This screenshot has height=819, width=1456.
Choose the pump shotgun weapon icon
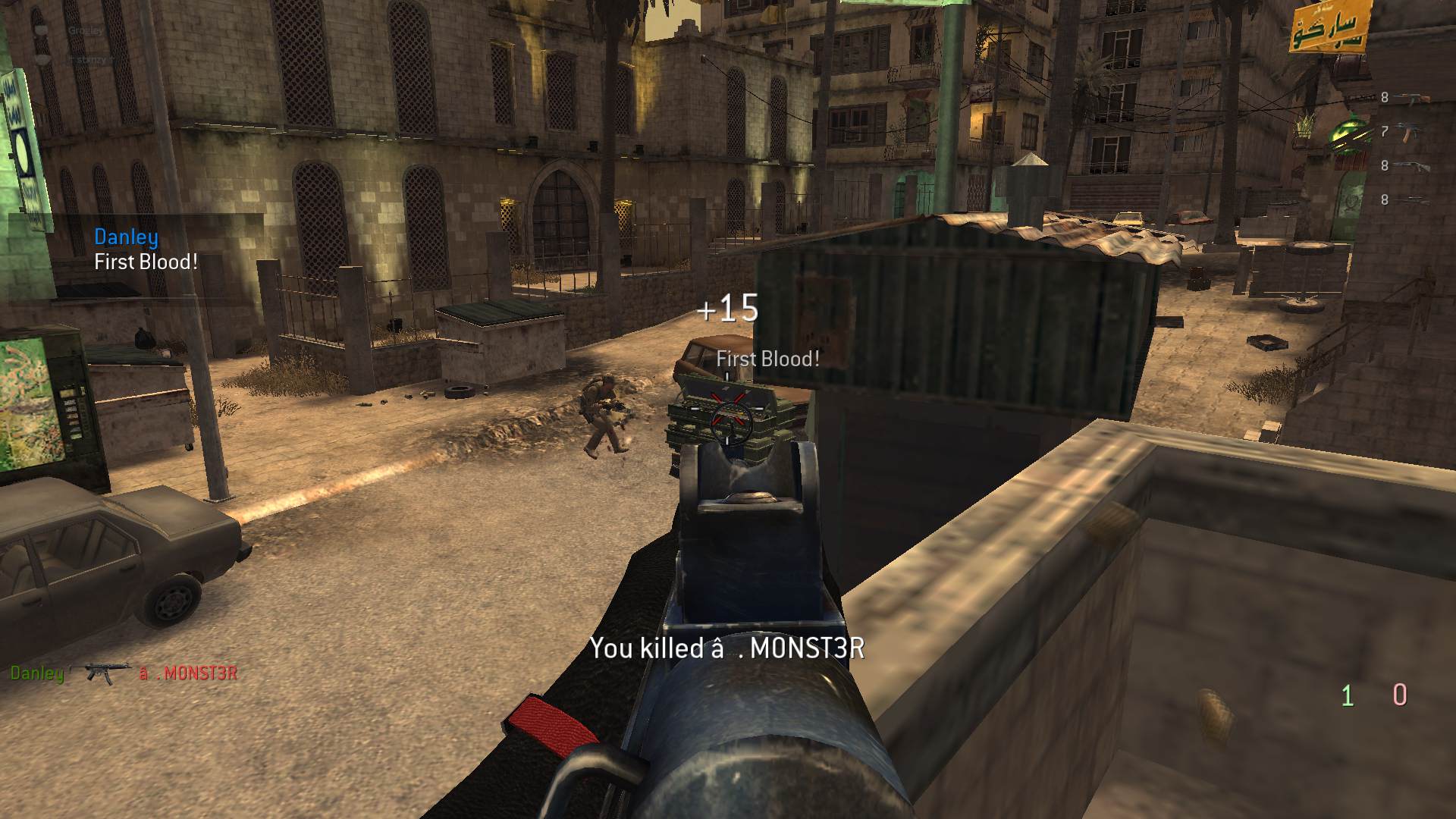point(1410,166)
